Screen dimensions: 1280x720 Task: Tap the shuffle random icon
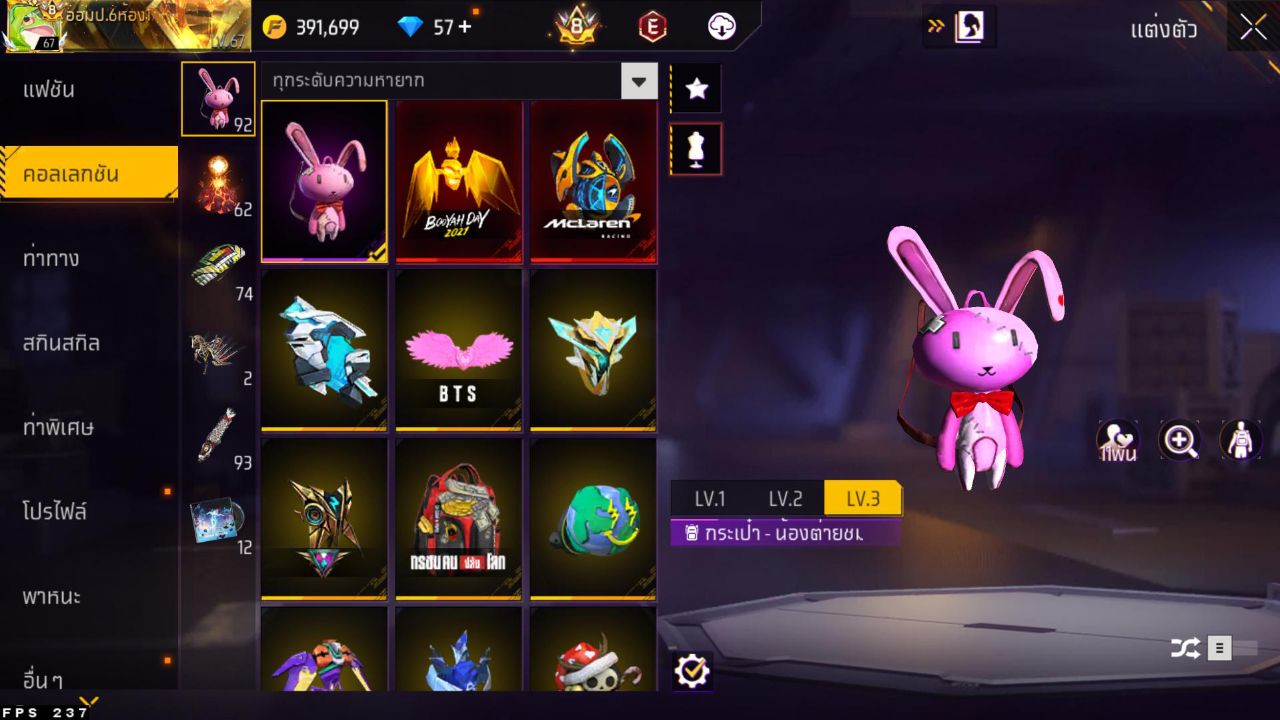tap(1185, 648)
